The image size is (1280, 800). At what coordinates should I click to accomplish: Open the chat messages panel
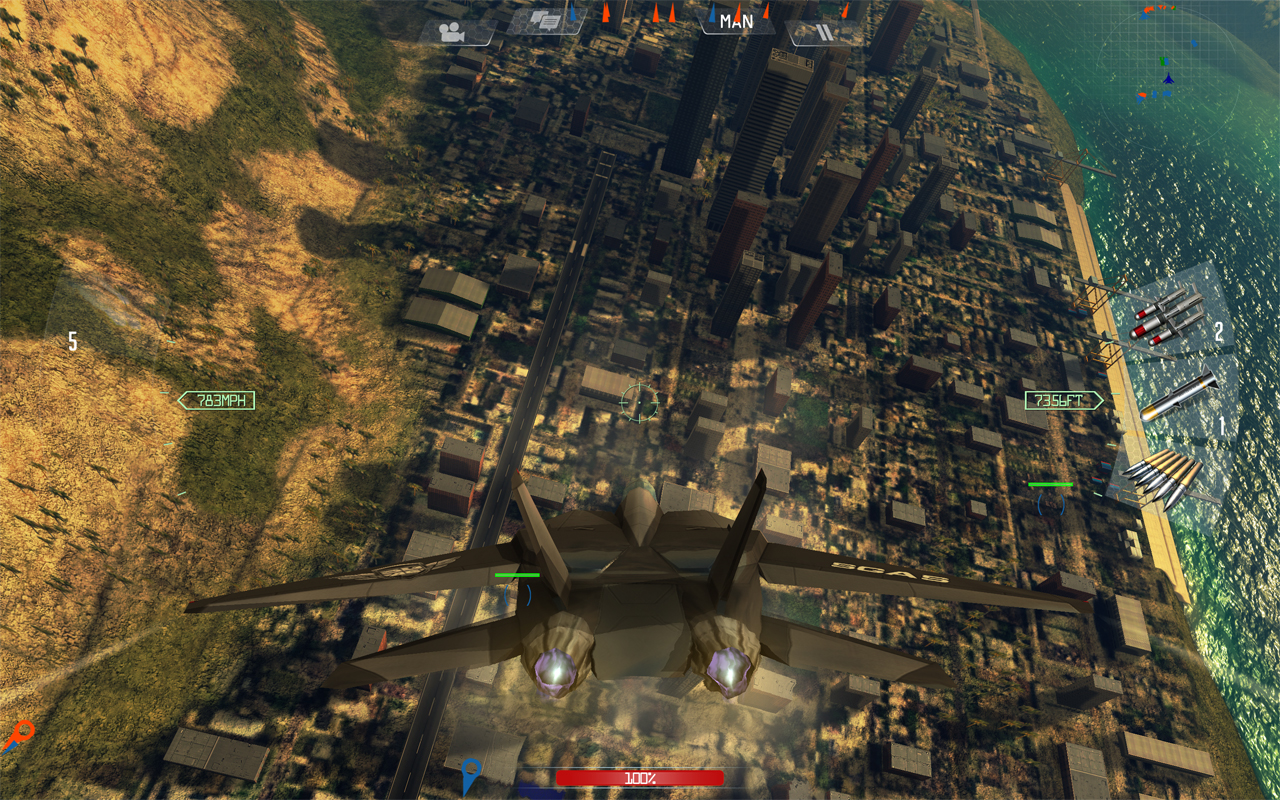[x=546, y=21]
